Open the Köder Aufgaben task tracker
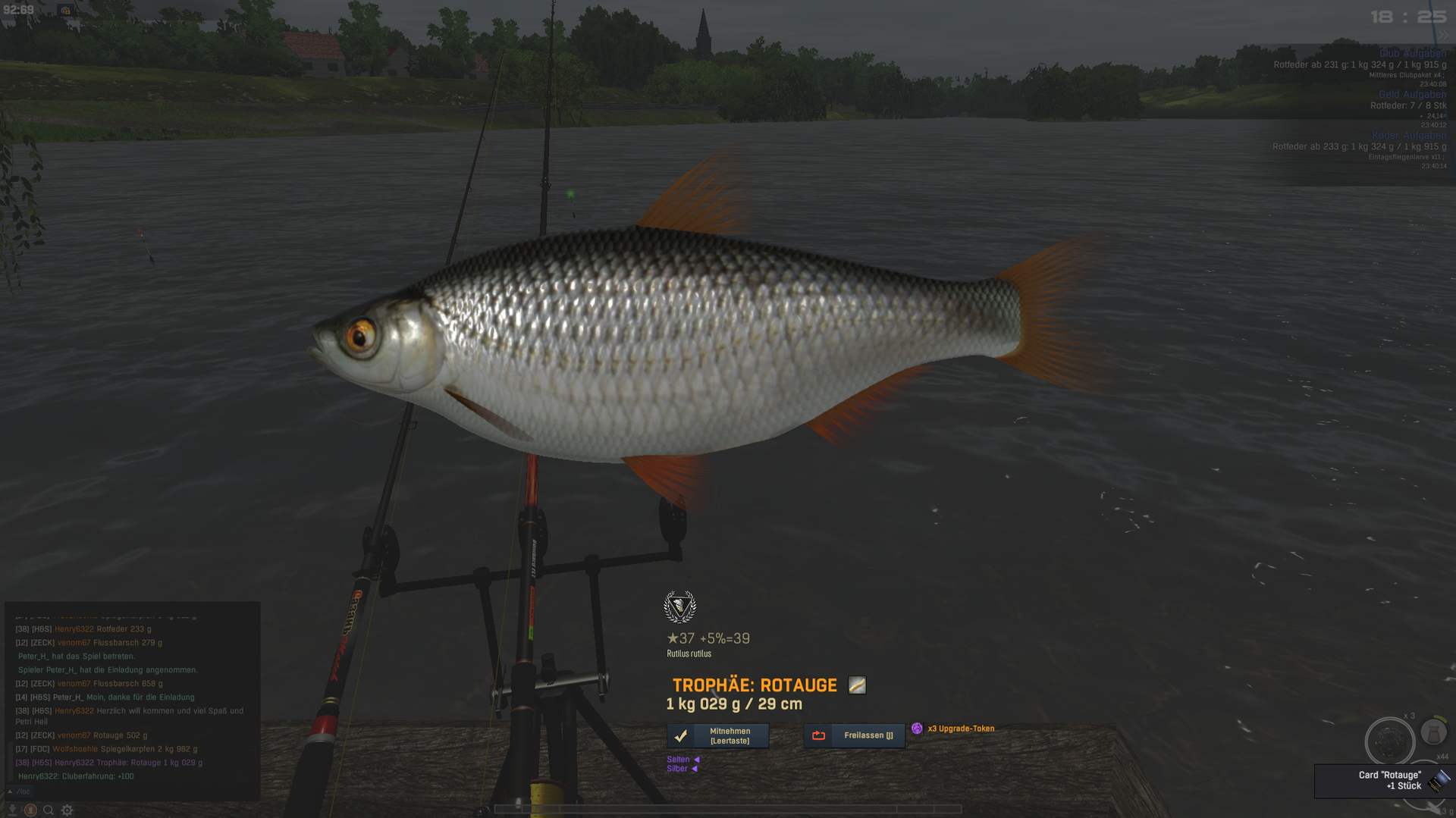 point(1409,136)
